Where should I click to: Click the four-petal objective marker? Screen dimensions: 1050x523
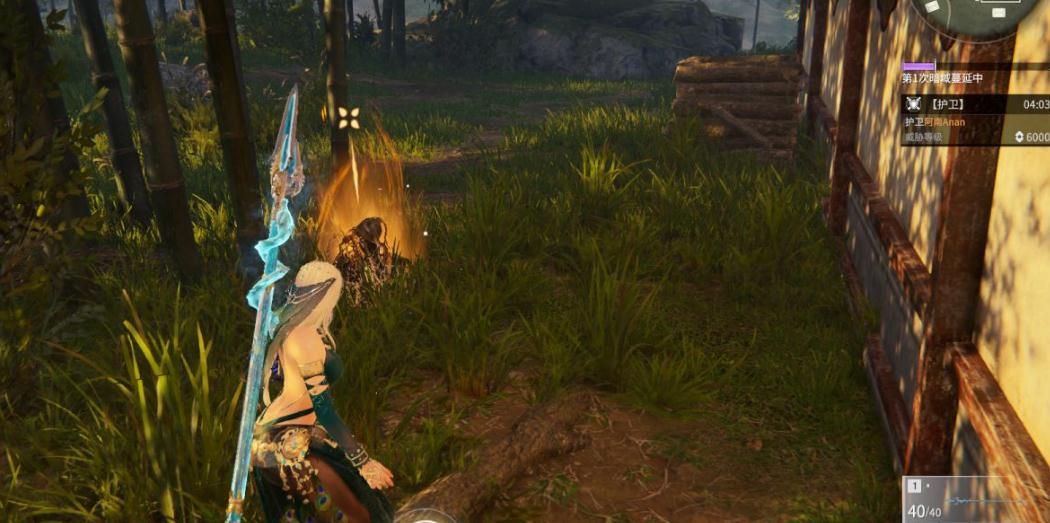pos(348,118)
